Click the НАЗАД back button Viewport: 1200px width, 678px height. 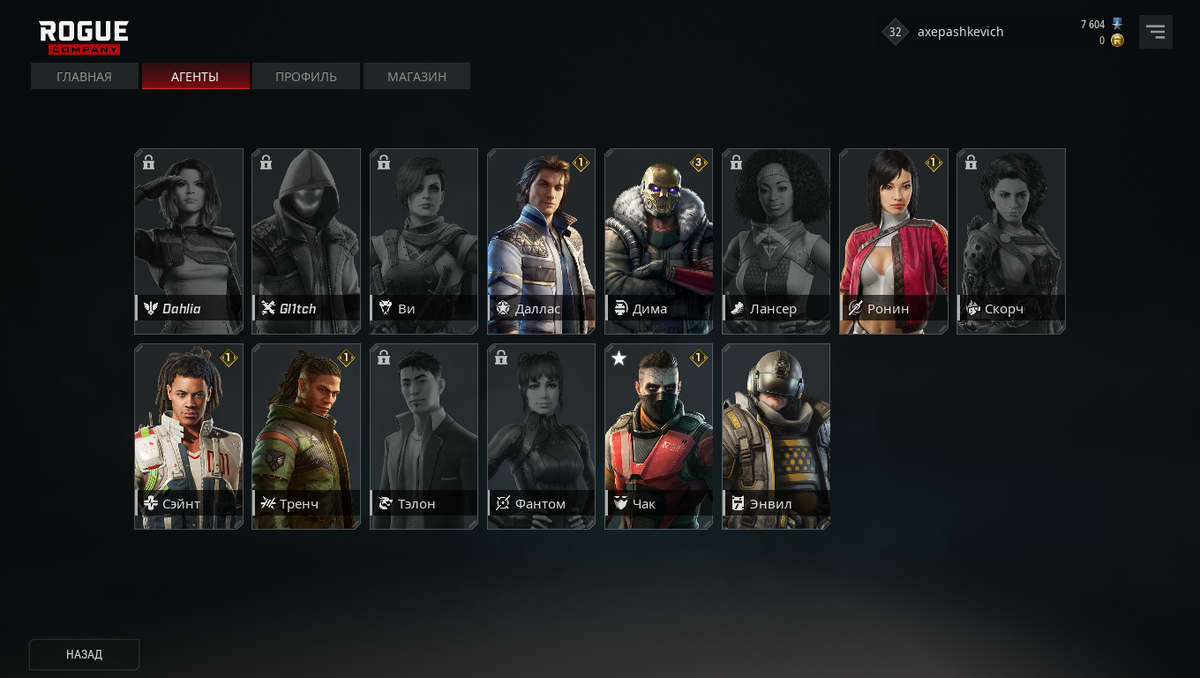[x=84, y=654]
